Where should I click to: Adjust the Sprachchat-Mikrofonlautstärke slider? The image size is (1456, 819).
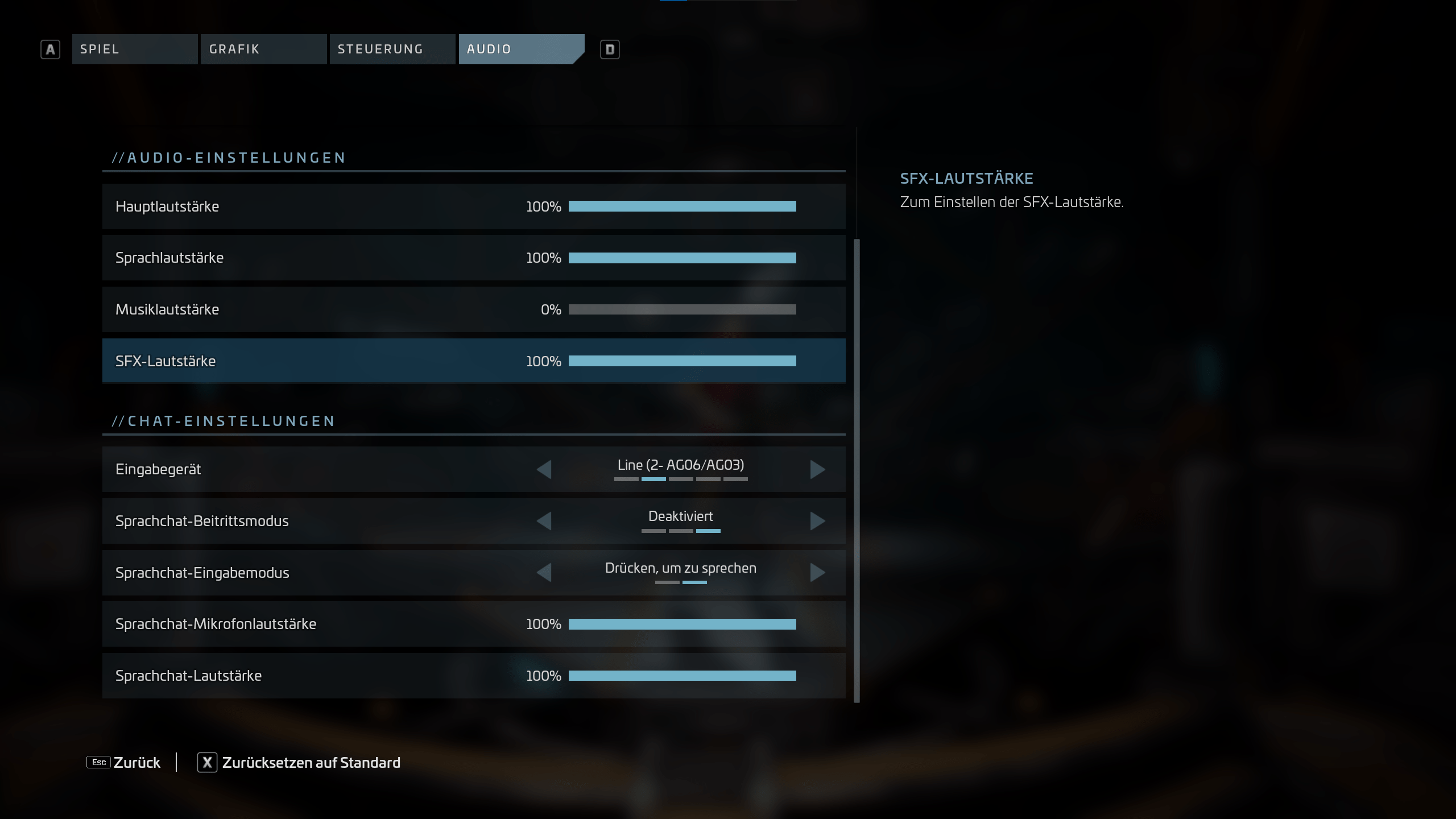coord(682,624)
